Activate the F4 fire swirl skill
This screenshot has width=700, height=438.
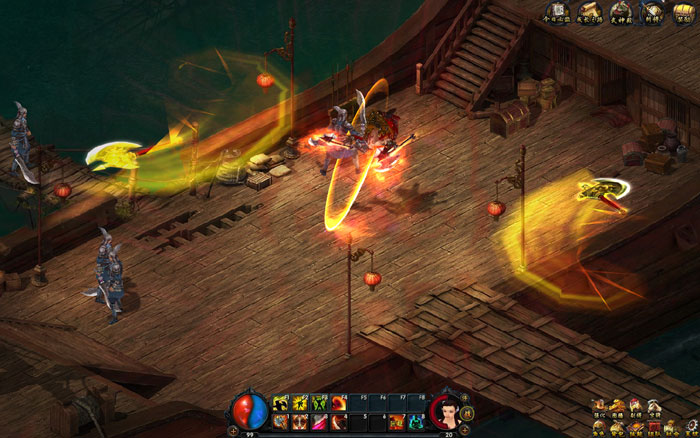(x=338, y=403)
